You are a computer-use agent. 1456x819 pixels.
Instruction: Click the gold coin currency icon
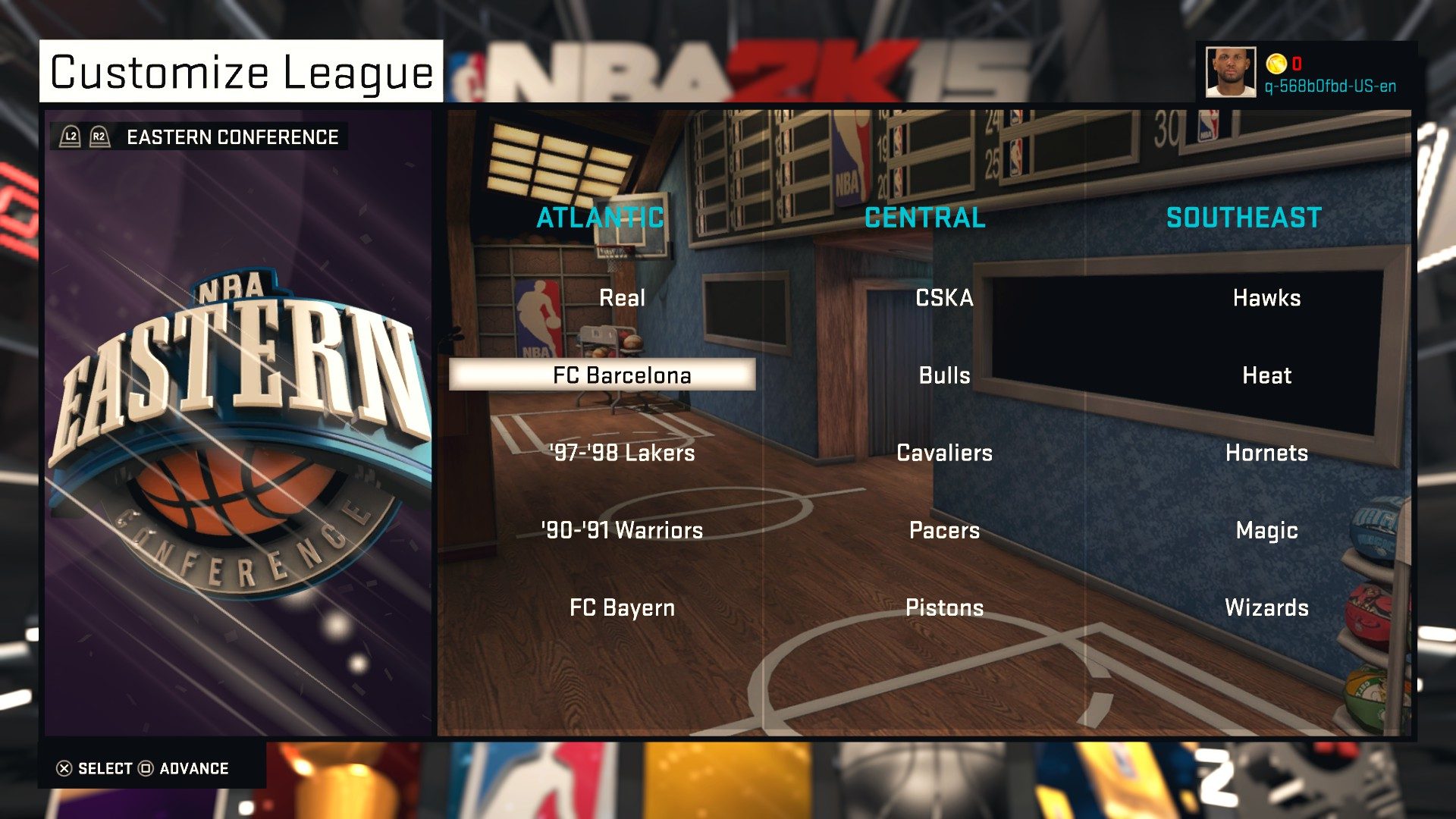point(1275,65)
